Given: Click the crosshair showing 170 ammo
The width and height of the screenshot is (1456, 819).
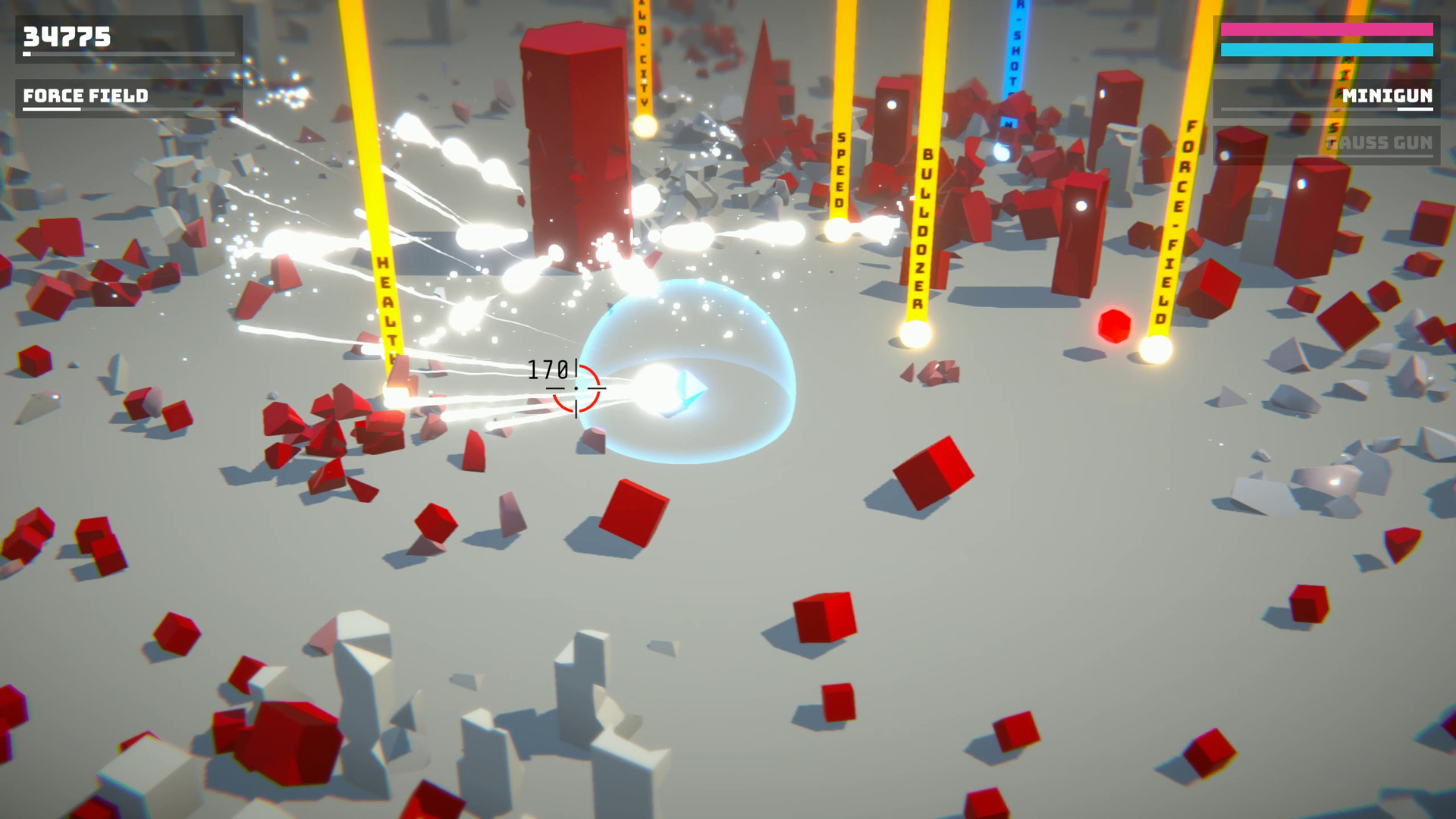Looking at the screenshot, I should pyautogui.click(x=578, y=388).
